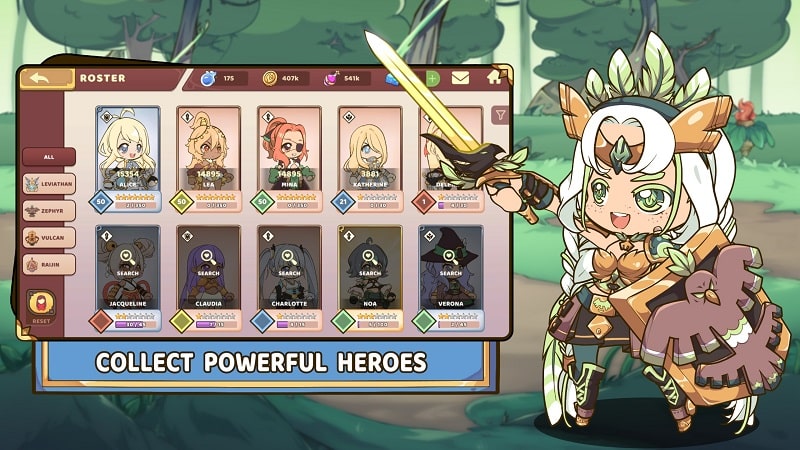Go back using the arrow button
Image resolution: width=800 pixels, height=450 pixels.
click(45, 78)
